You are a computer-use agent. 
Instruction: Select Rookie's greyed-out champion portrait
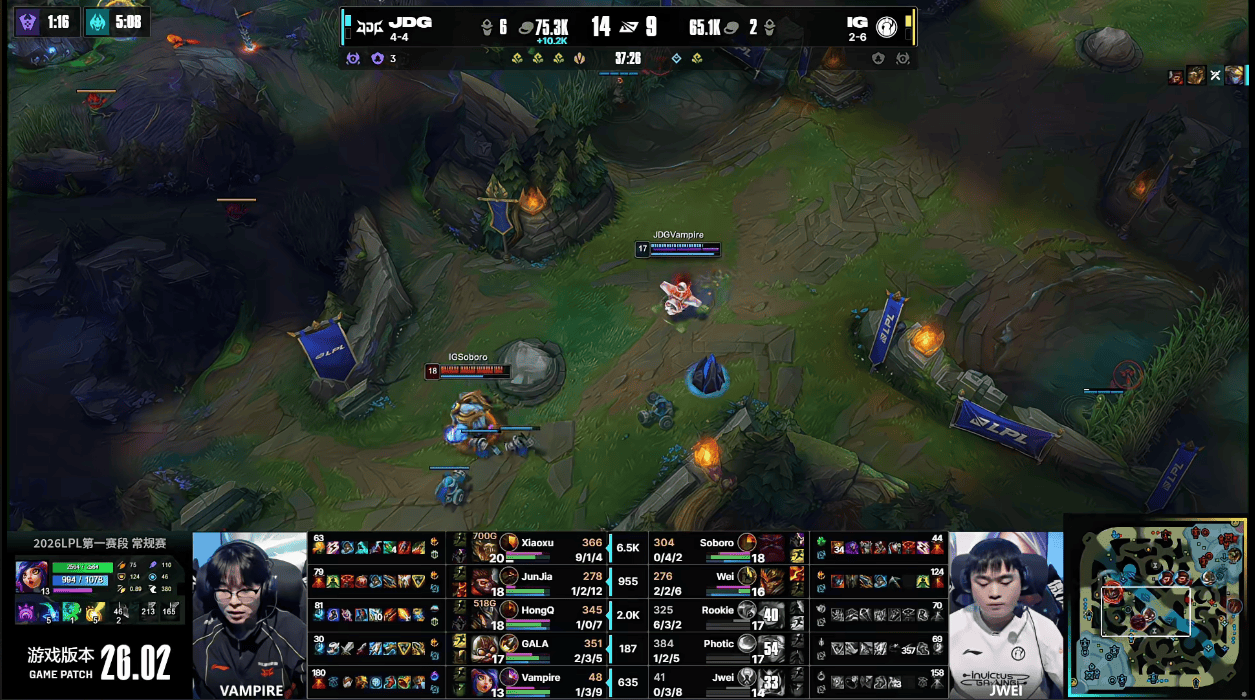point(747,610)
